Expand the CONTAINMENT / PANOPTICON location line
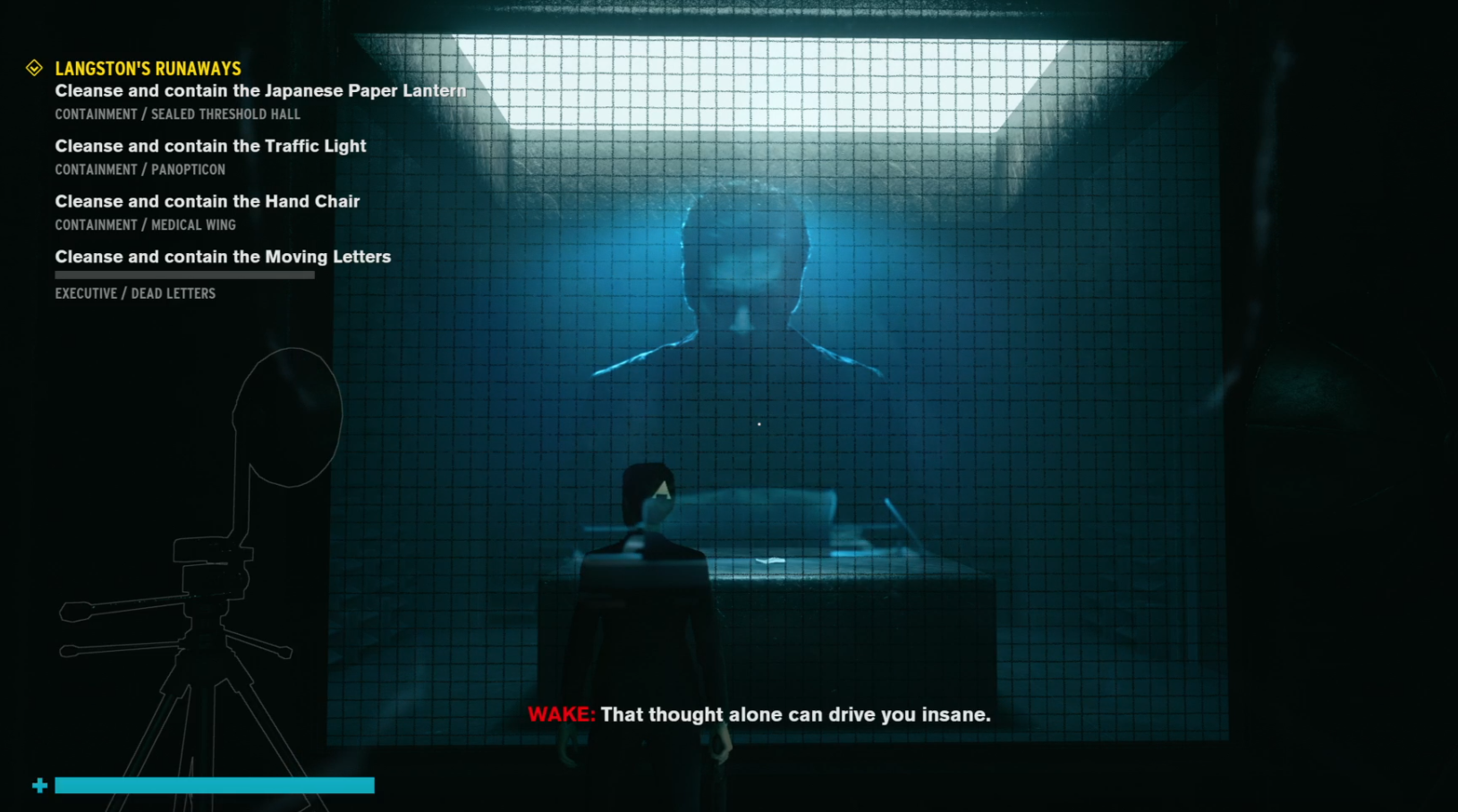This screenshot has width=1458, height=812. pos(140,169)
